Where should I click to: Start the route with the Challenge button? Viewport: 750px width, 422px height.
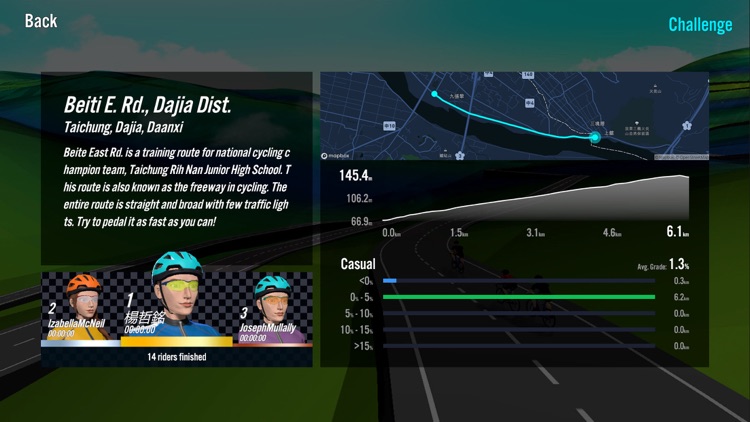700,24
